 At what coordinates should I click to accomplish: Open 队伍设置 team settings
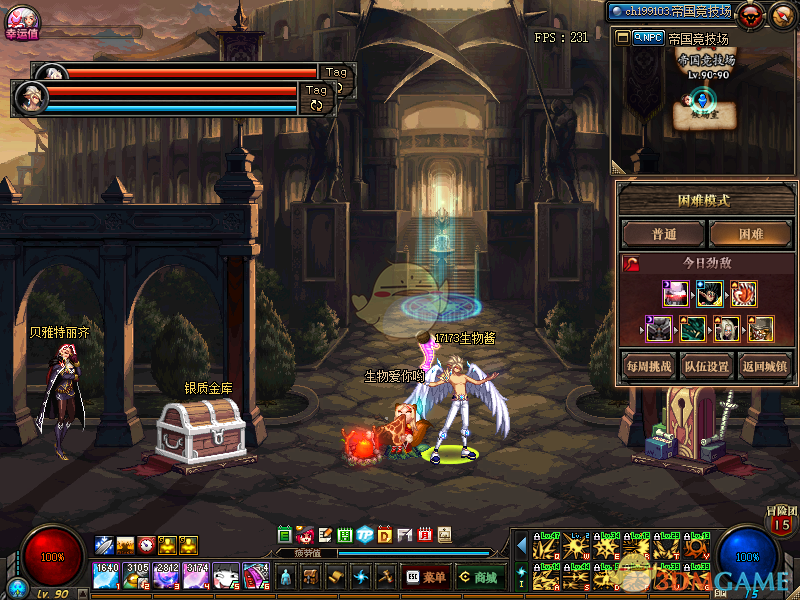[706, 365]
